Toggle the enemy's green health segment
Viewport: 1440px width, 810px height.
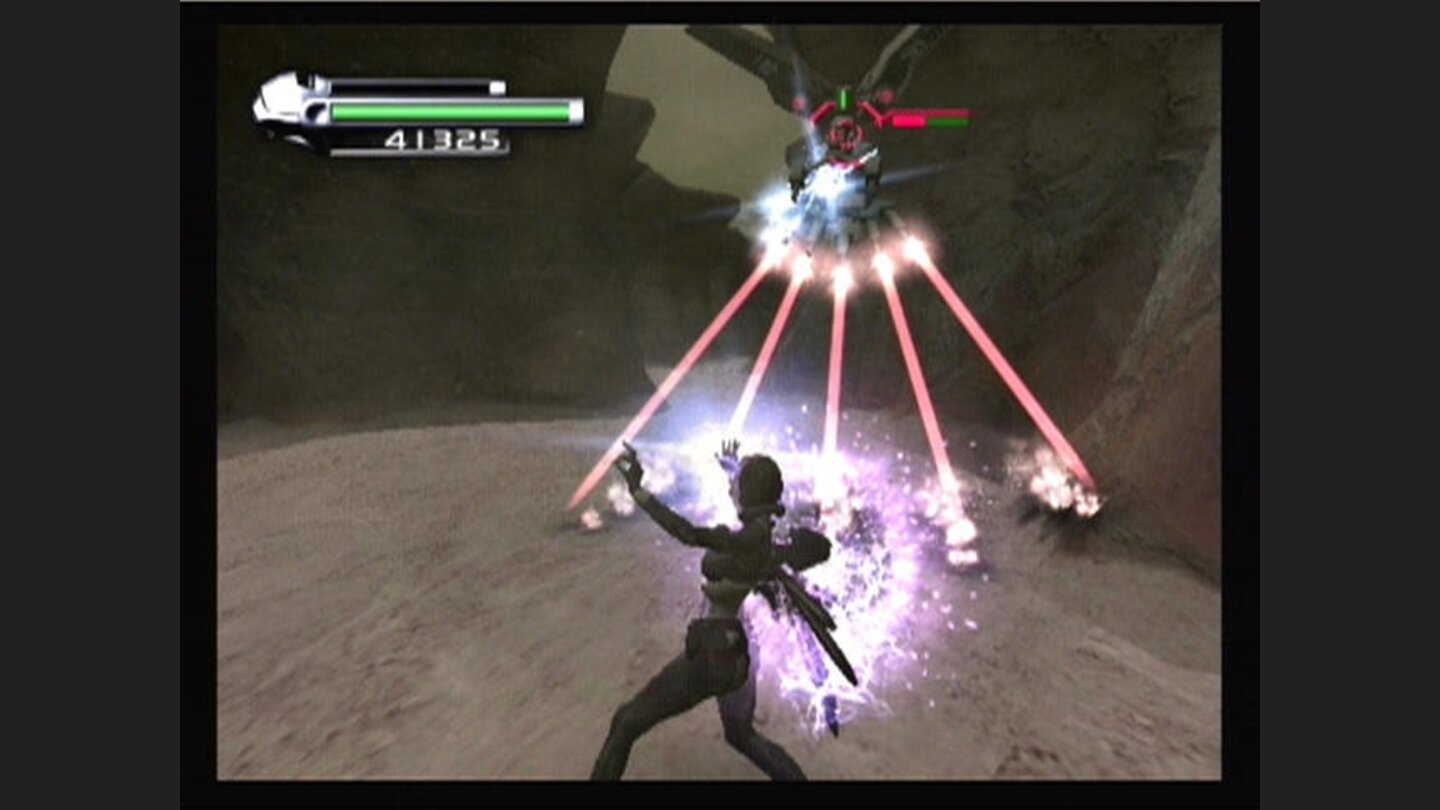(x=948, y=123)
